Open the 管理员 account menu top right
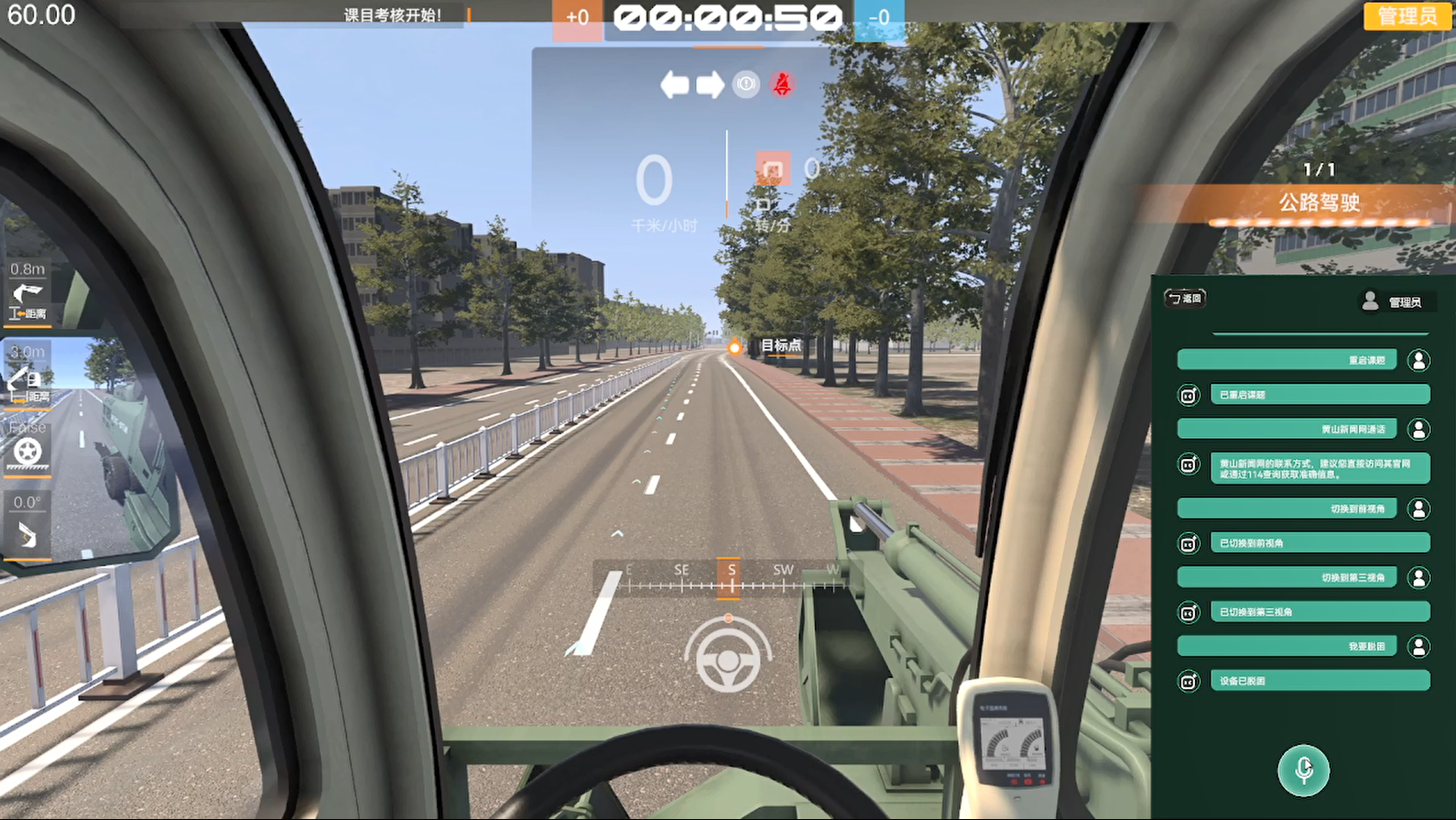Viewport: 1456px width, 820px height. [x=1407, y=16]
